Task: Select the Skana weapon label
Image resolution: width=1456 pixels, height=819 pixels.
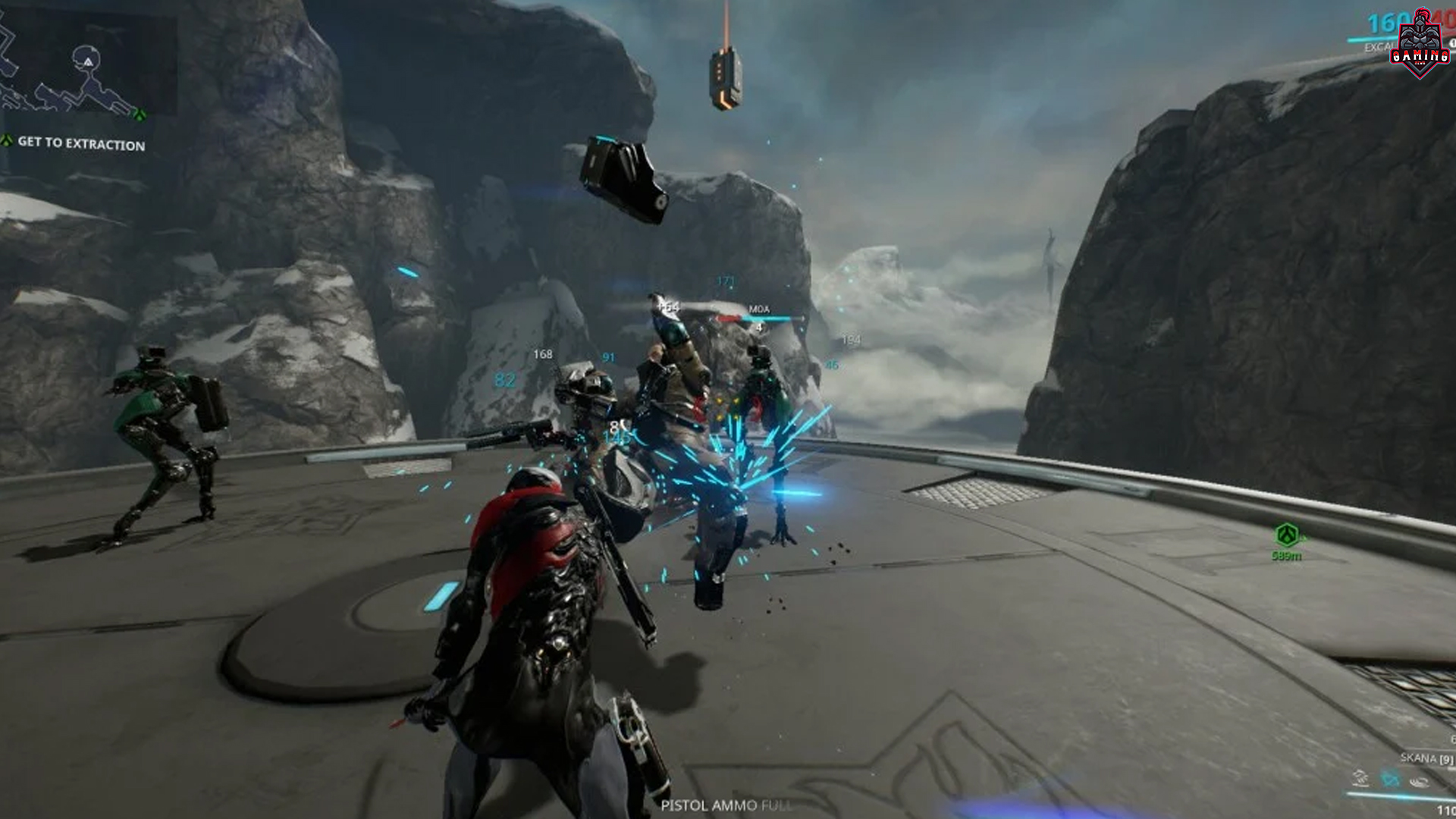Action: coord(1426,758)
